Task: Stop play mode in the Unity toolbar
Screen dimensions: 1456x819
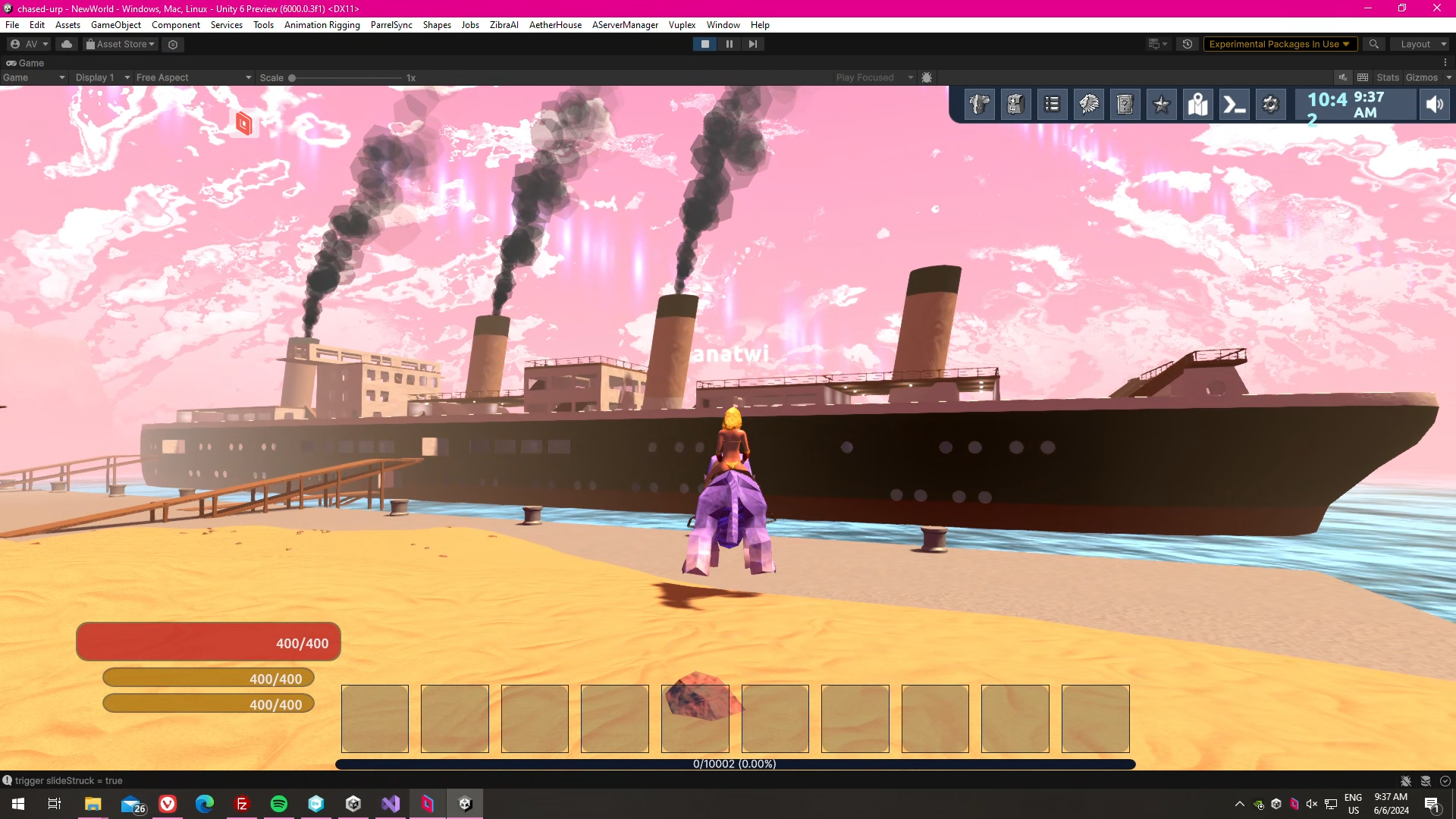Action: tap(704, 44)
